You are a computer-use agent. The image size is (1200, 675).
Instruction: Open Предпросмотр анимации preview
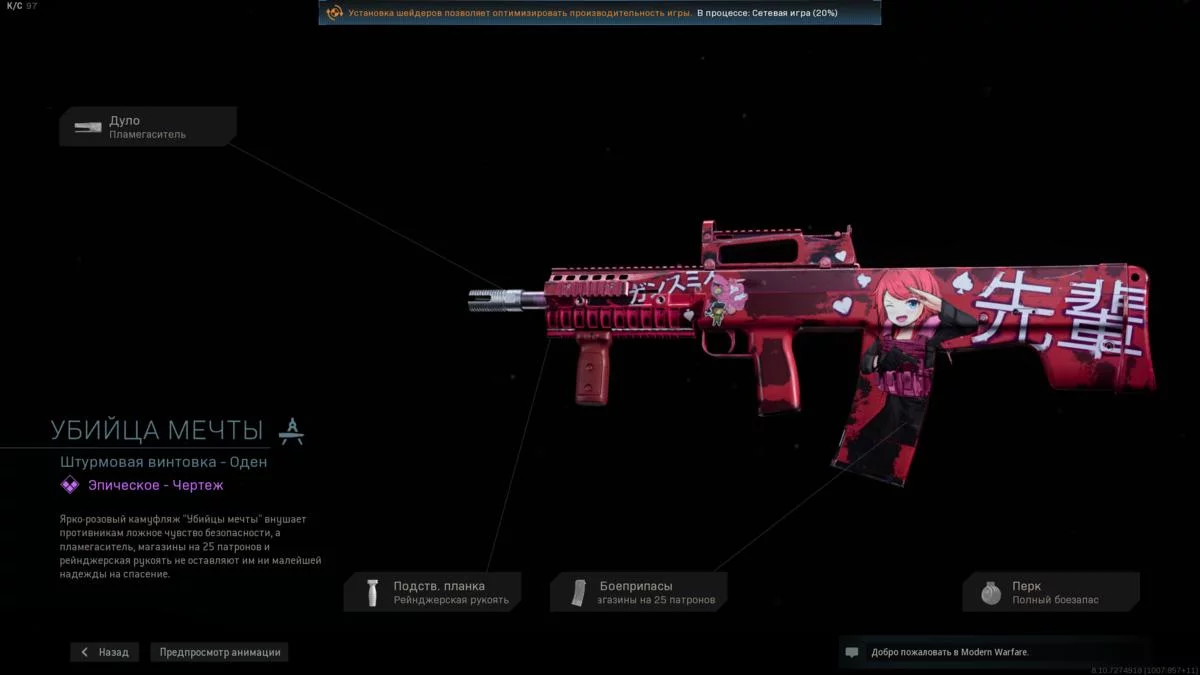[x=220, y=652]
